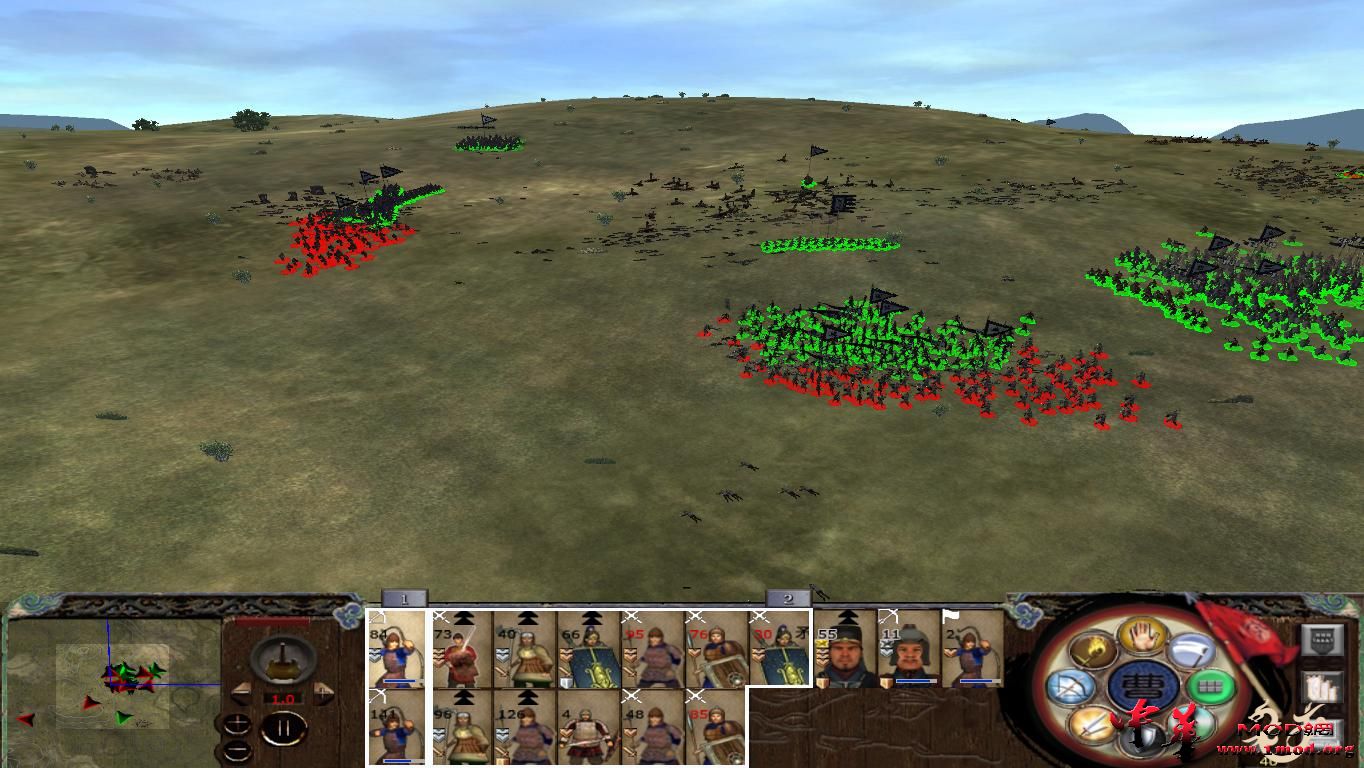Click the Cao faction emblem in the command wheel
The width and height of the screenshot is (1364, 768).
click(1142, 687)
